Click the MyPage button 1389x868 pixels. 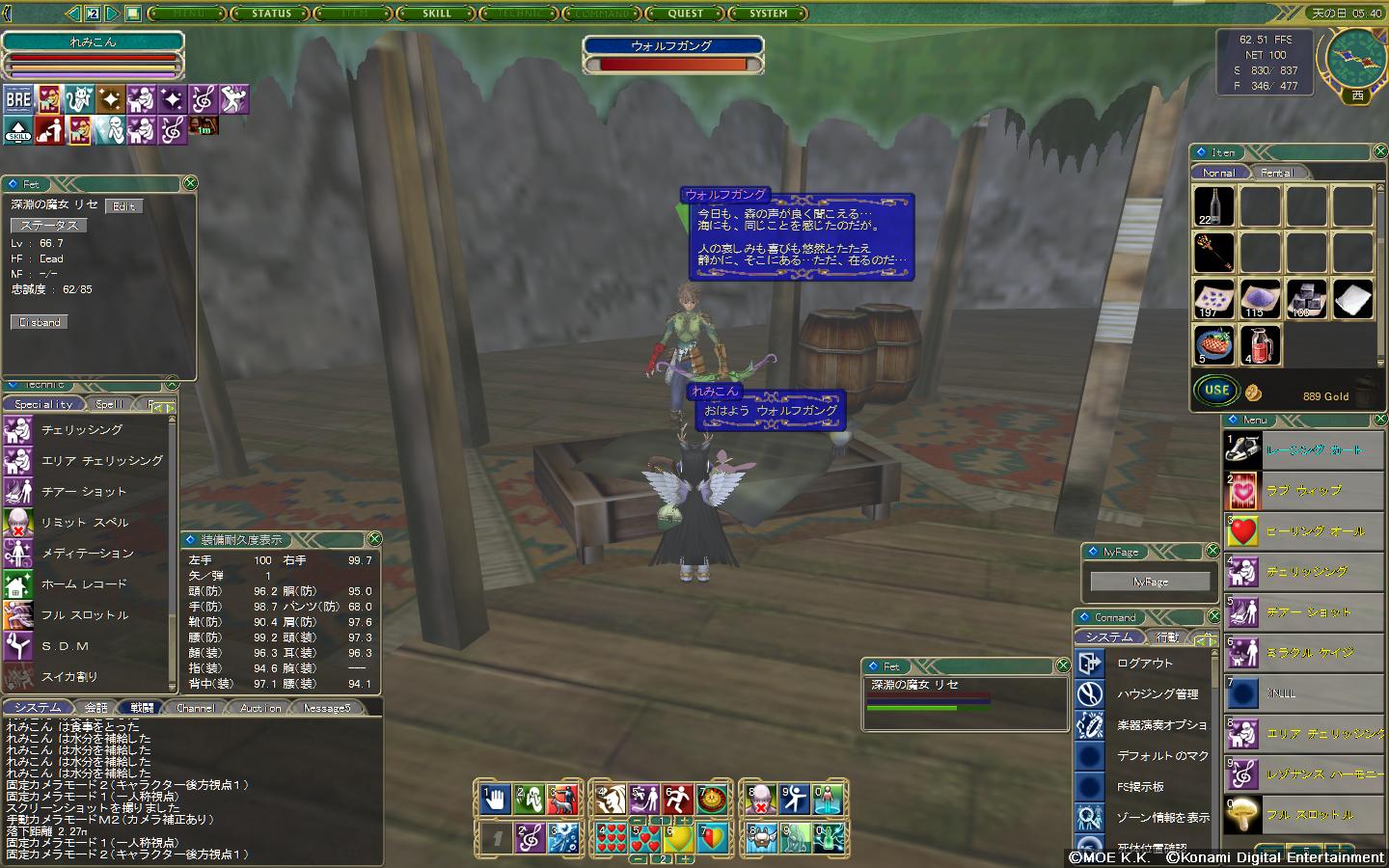[1150, 582]
